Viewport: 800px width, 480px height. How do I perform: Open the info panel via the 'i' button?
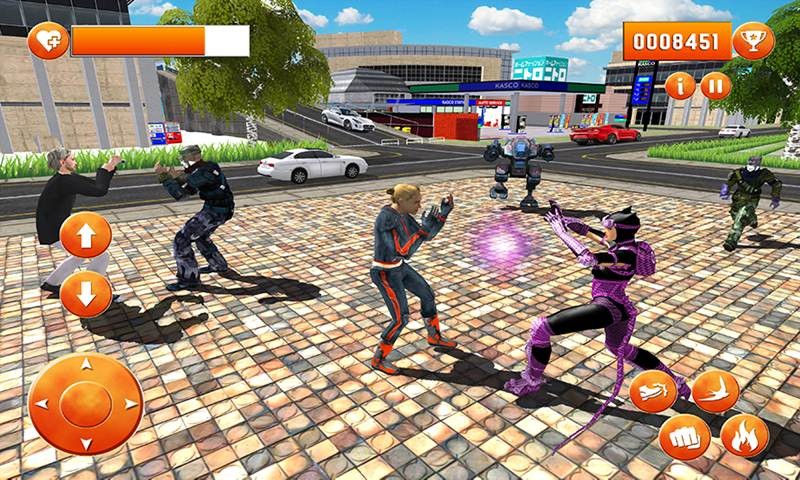(x=680, y=86)
